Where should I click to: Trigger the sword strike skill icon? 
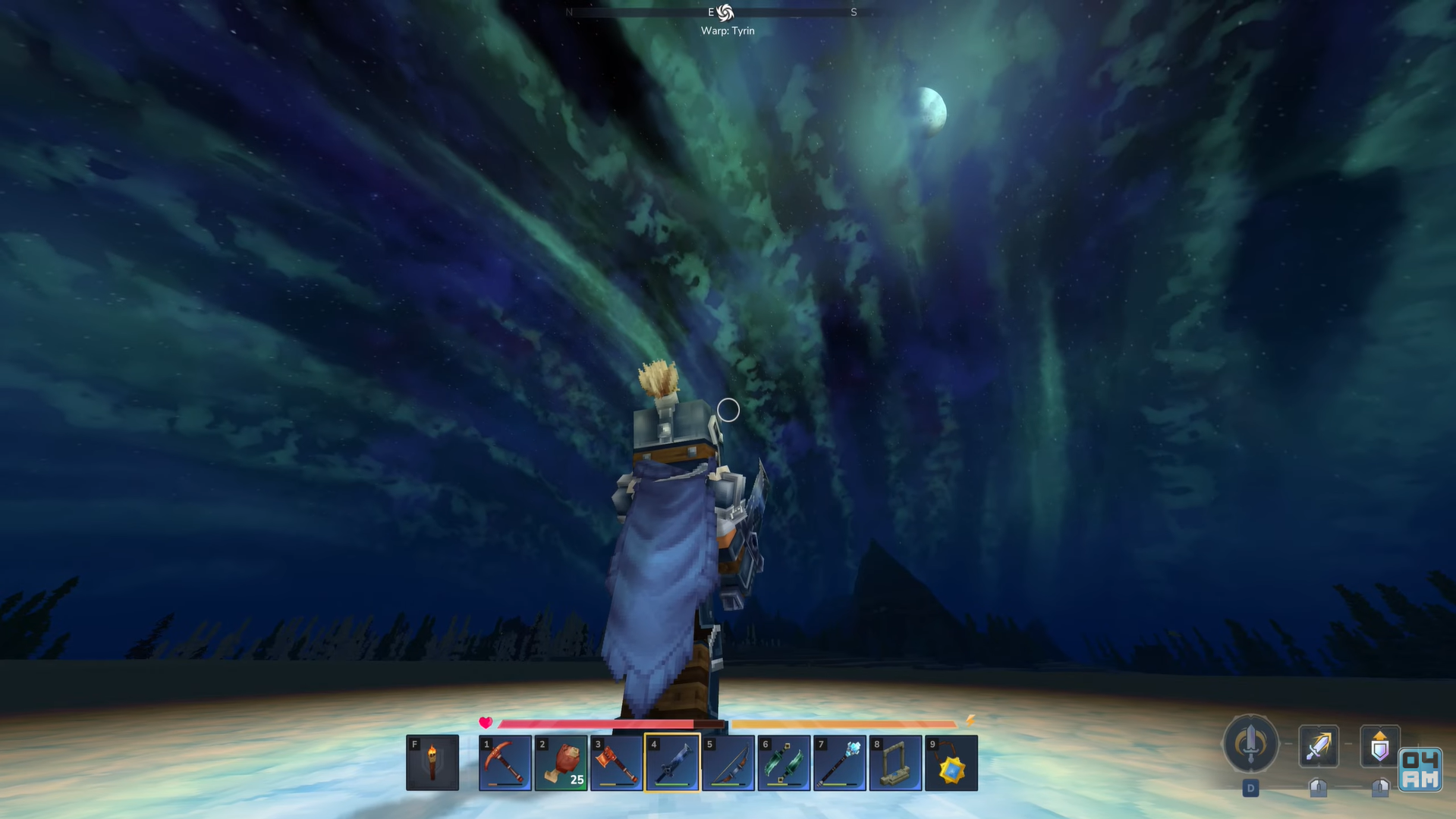click(x=1318, y=747)
